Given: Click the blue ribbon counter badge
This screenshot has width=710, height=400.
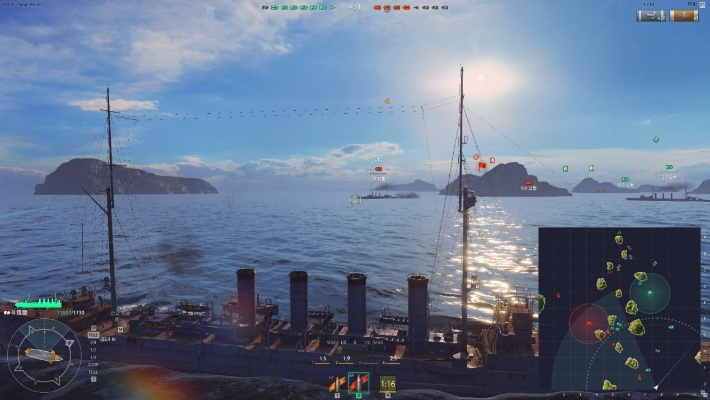Looking at the screenshot, I should 652,15.
